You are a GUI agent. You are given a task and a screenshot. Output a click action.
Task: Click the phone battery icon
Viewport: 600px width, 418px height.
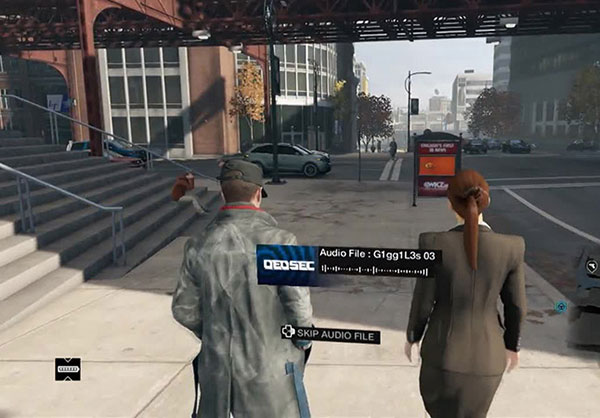tap(68, 368)
